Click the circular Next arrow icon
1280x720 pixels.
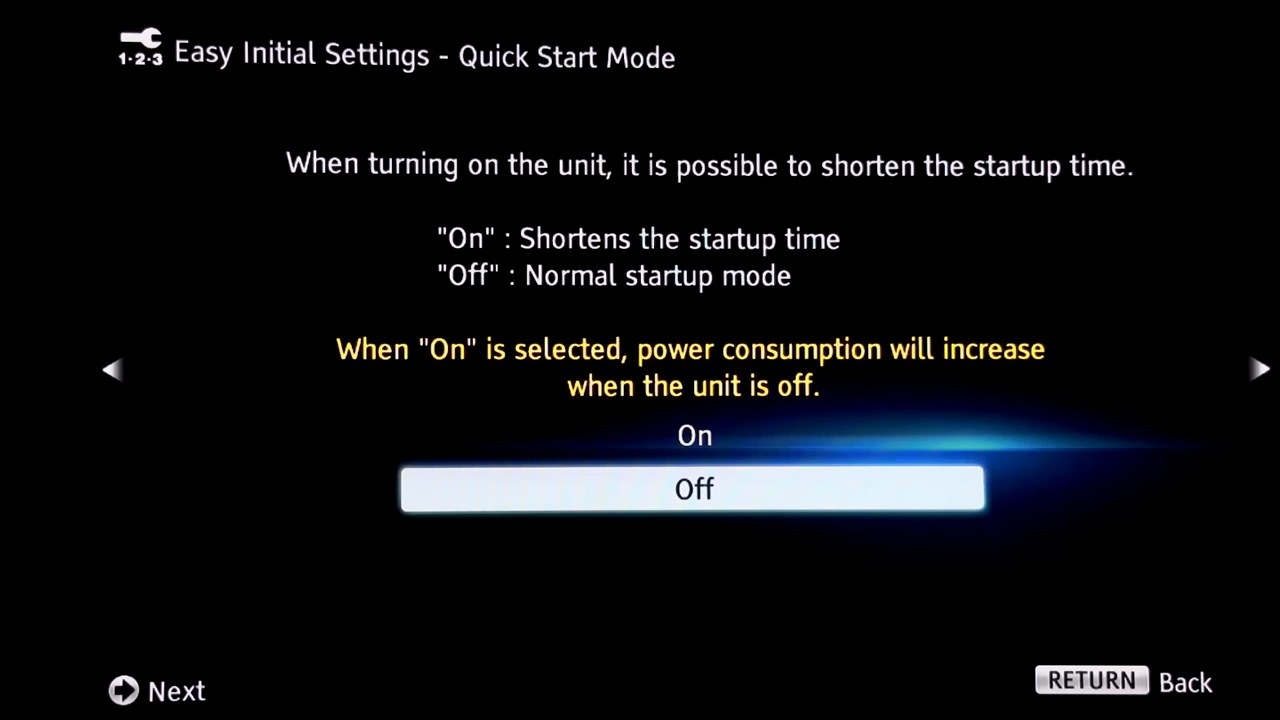point(123,690)
